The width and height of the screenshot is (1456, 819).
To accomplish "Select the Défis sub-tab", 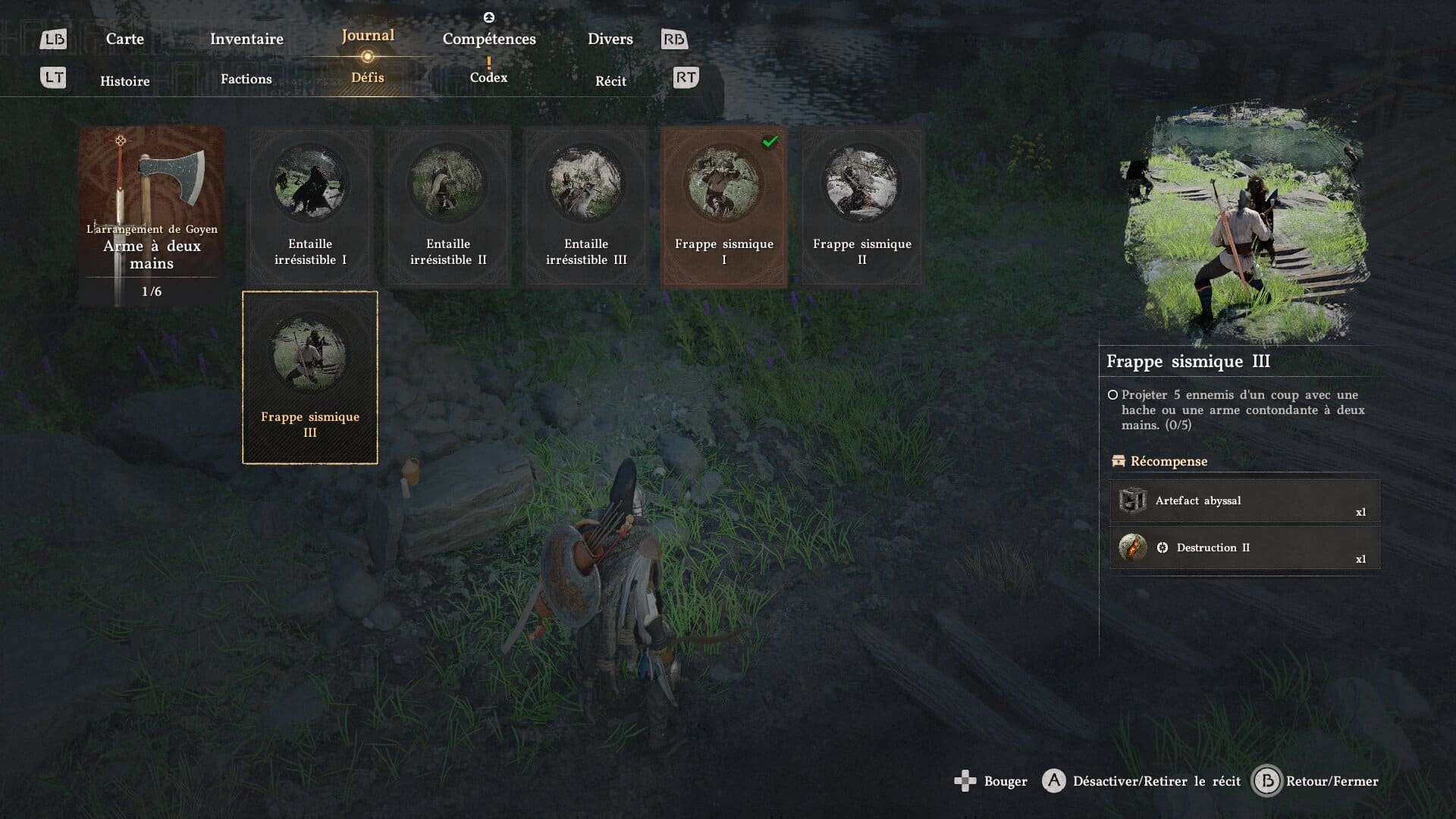I will pos(368,77).
